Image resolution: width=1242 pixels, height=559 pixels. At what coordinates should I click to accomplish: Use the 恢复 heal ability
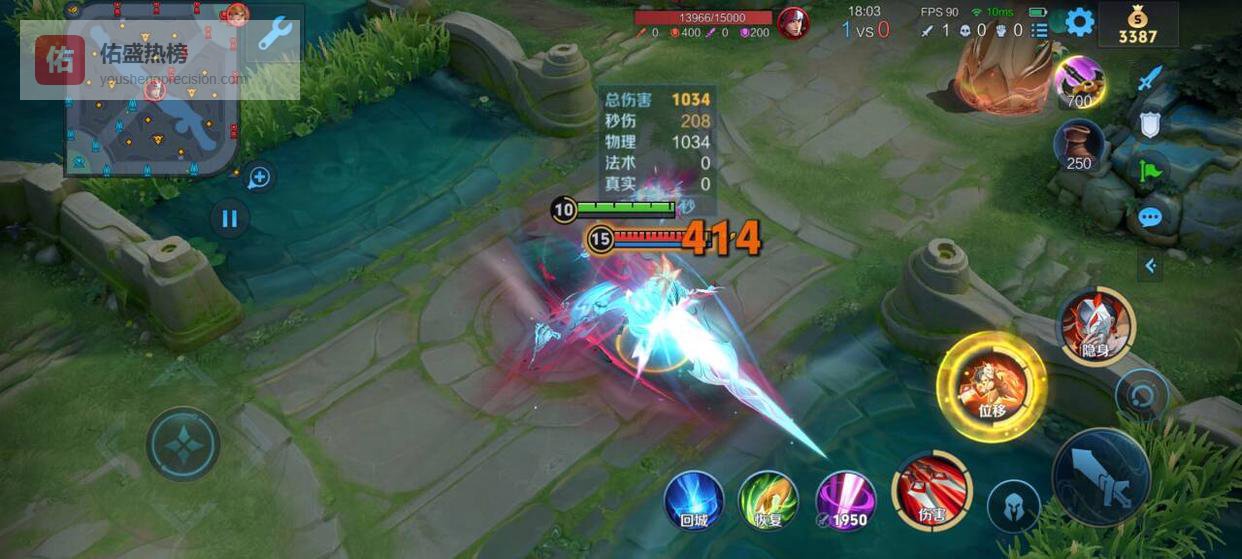click(x=768, y=499)
